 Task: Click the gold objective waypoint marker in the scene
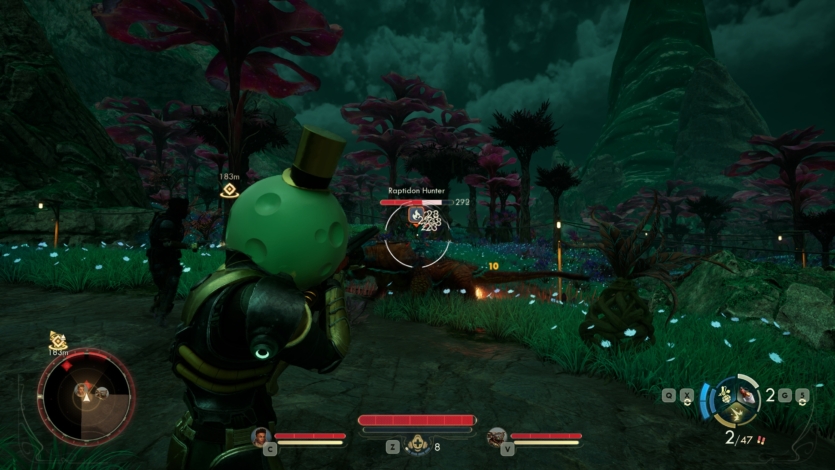click(x=230, y=190)
